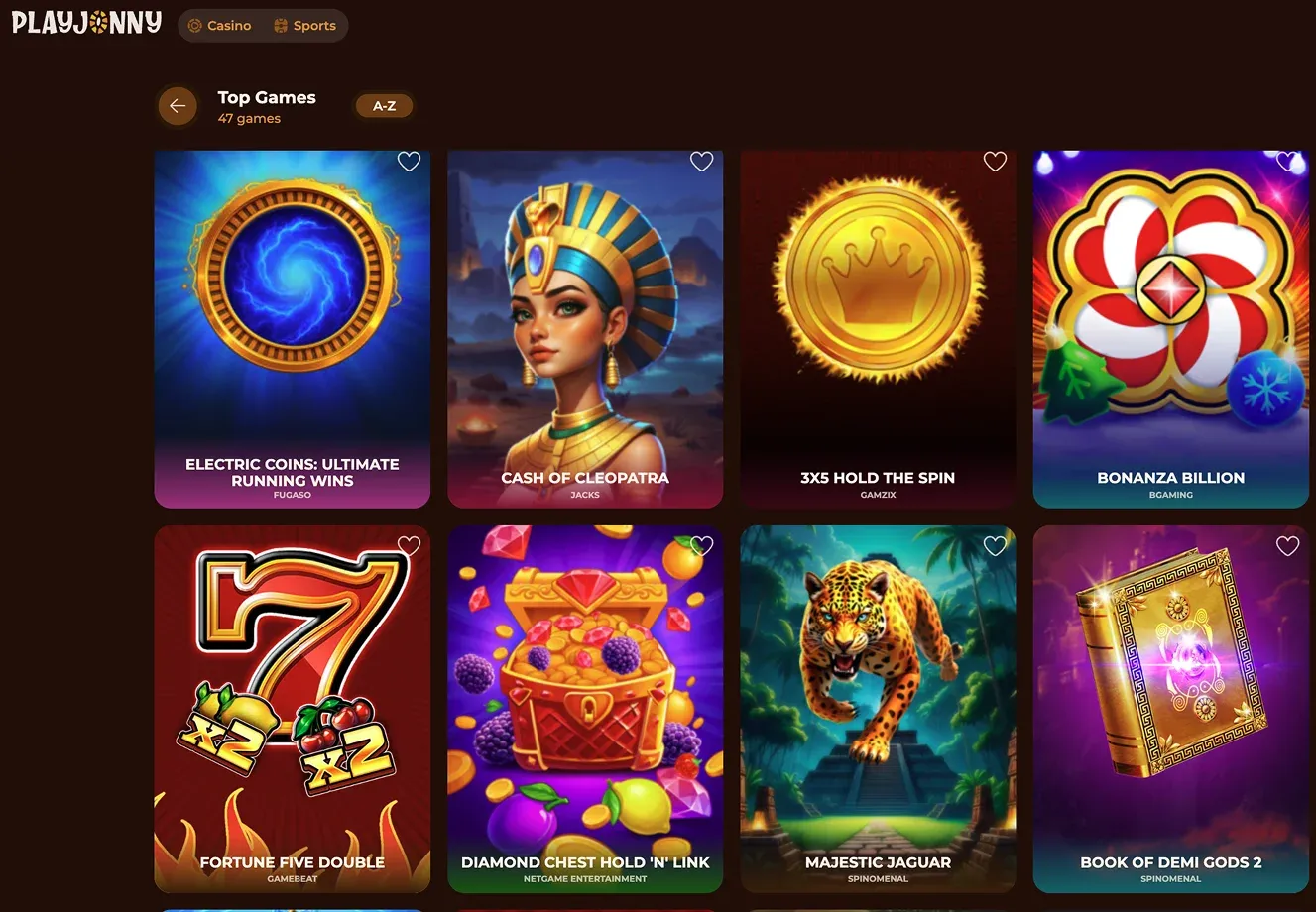Click the heart on 3x5 Hold the Spin
The height and width of the screenshot is (912, 1316).
tap(995, 161)
